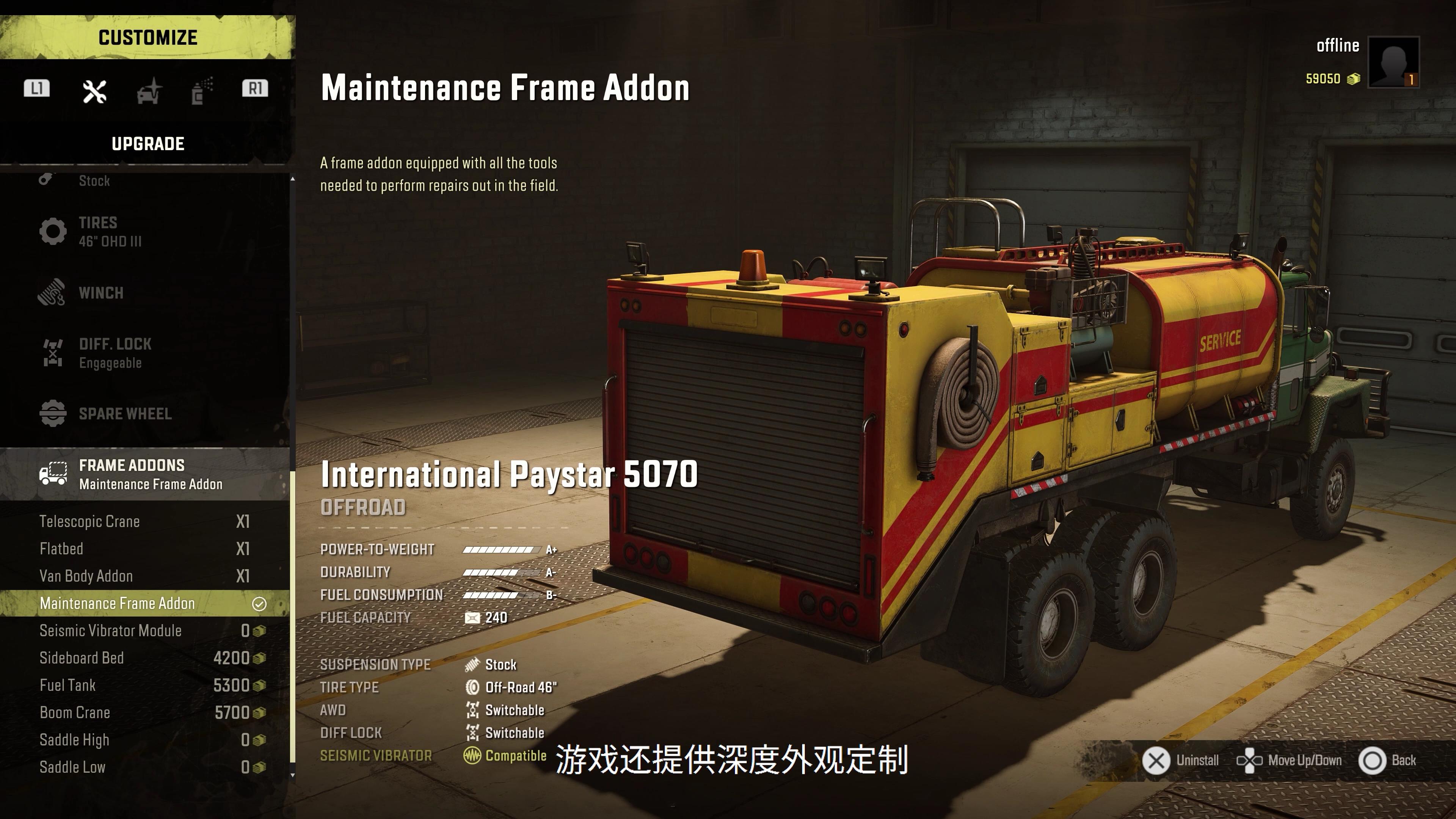Image resolution: width=1456 pixels, height=819 pixels.
Task: Select the Saddle Low addon
Action: click(145, 767)
